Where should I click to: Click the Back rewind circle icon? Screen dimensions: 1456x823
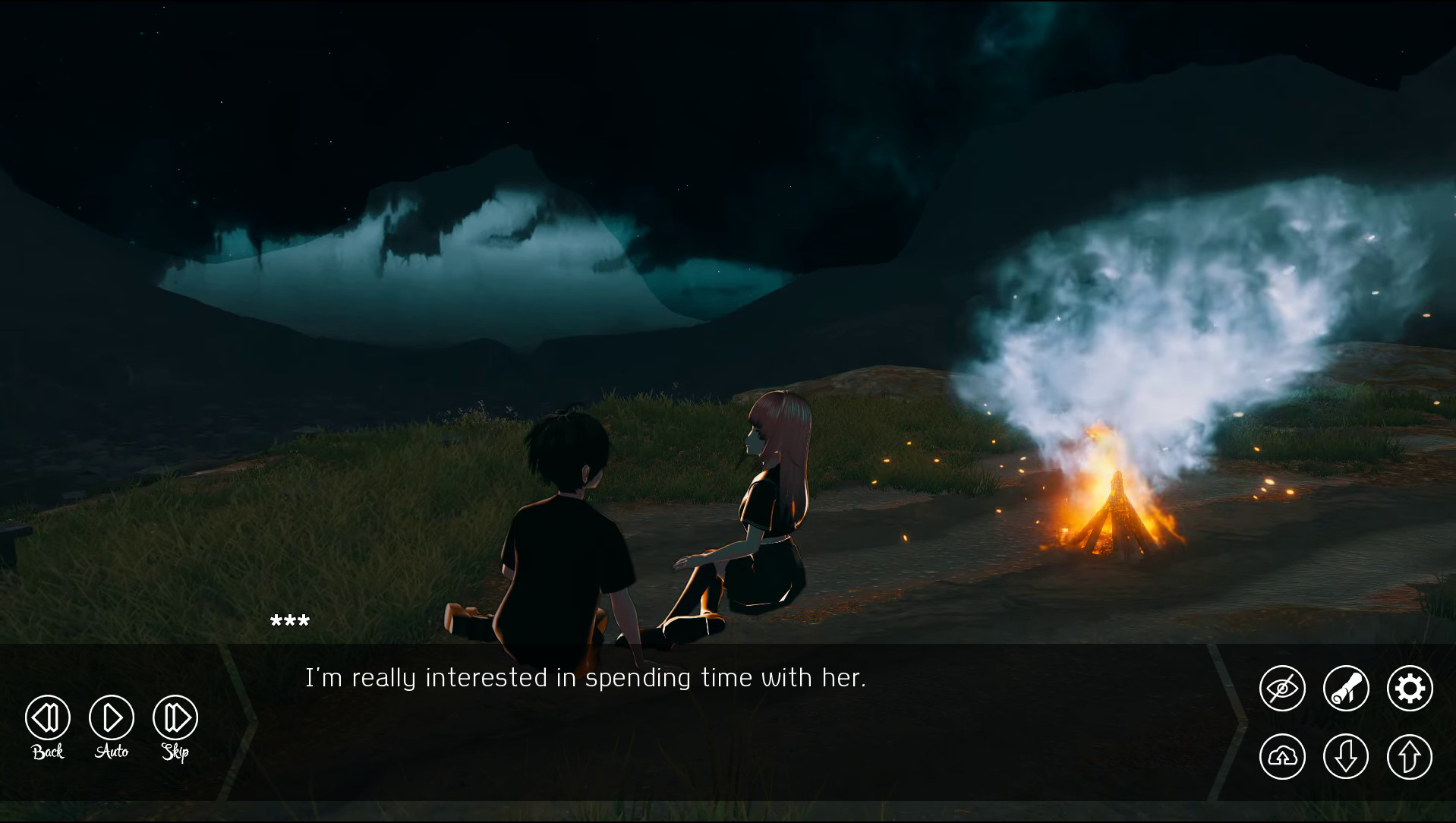click(46, 717)
